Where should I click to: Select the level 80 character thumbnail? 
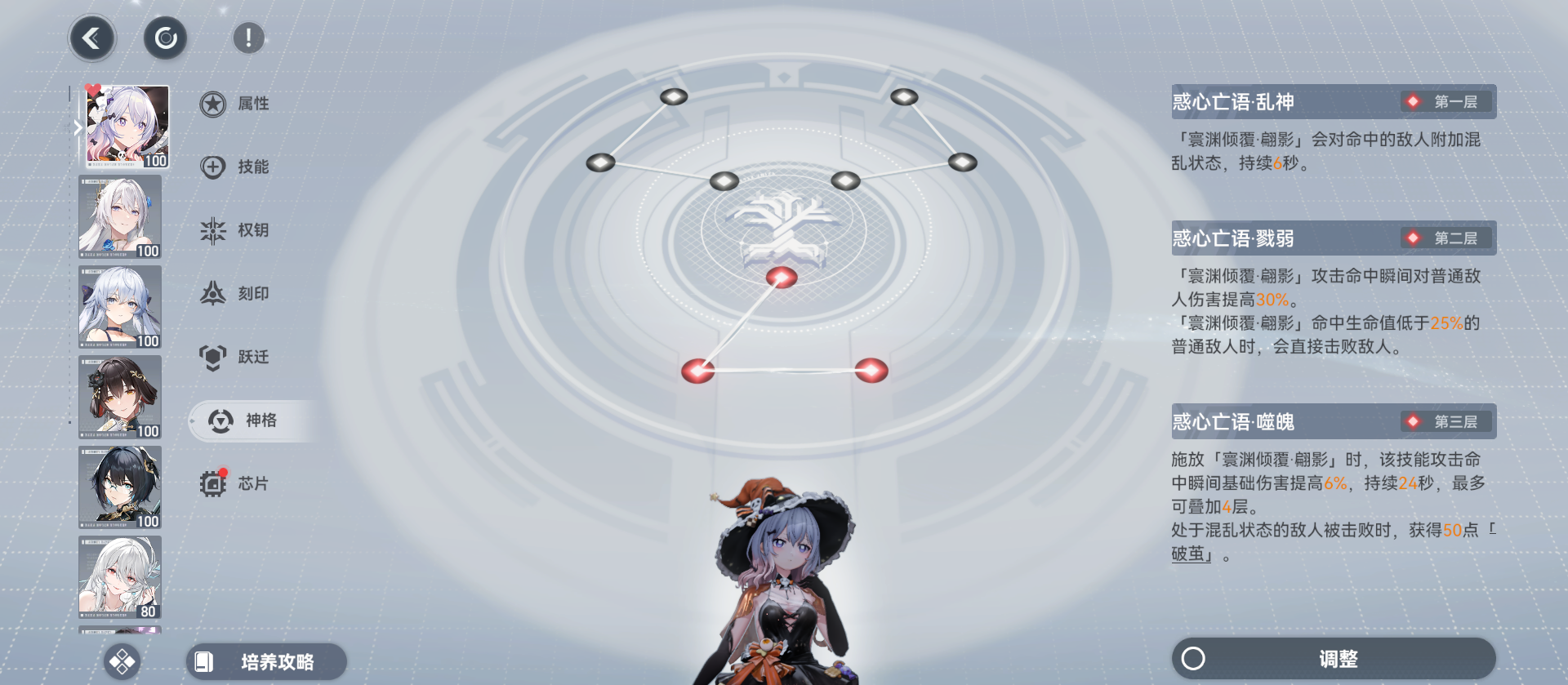(119, 577)
